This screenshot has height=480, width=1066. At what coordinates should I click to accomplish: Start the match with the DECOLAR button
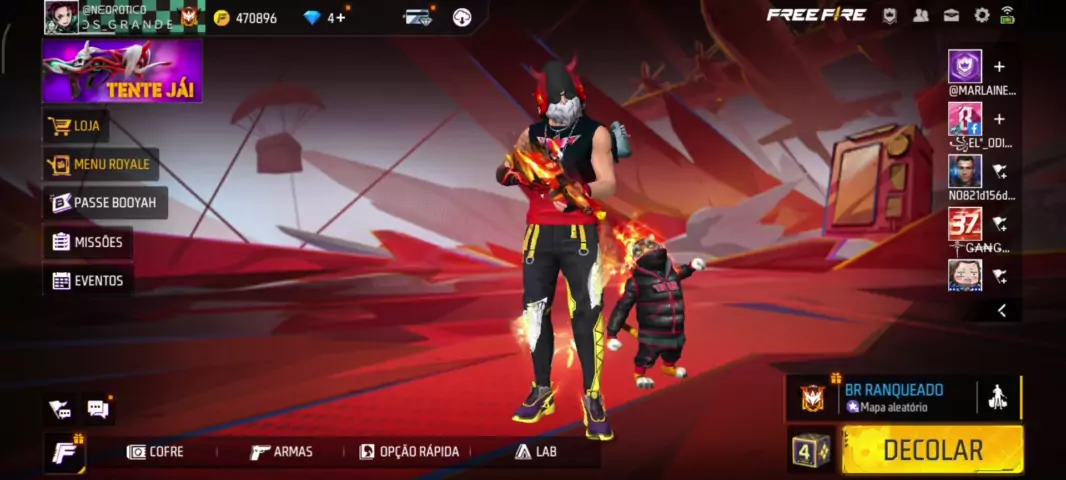coord(932,450)
